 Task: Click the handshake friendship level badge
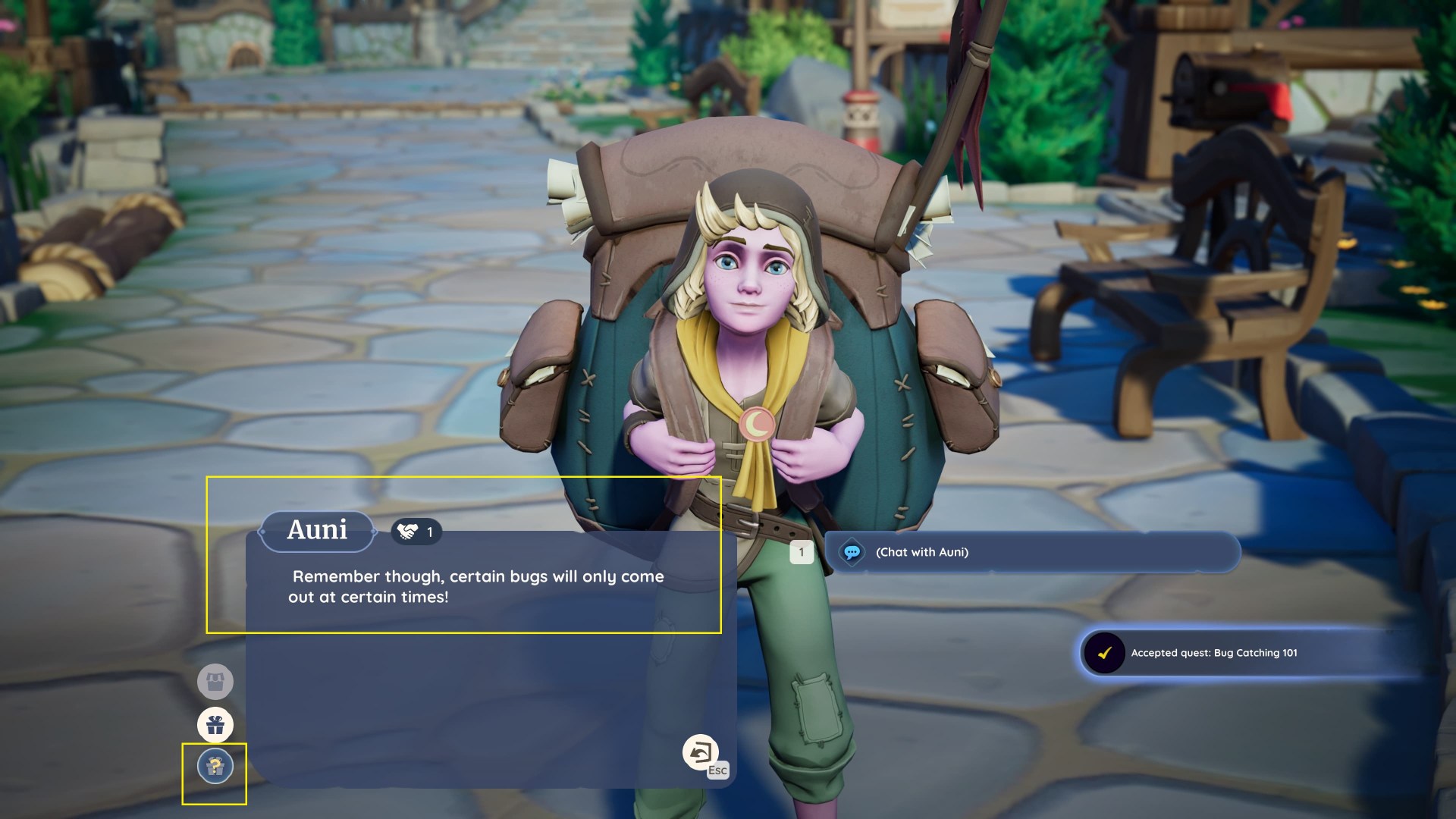click(x=416, y=532)
